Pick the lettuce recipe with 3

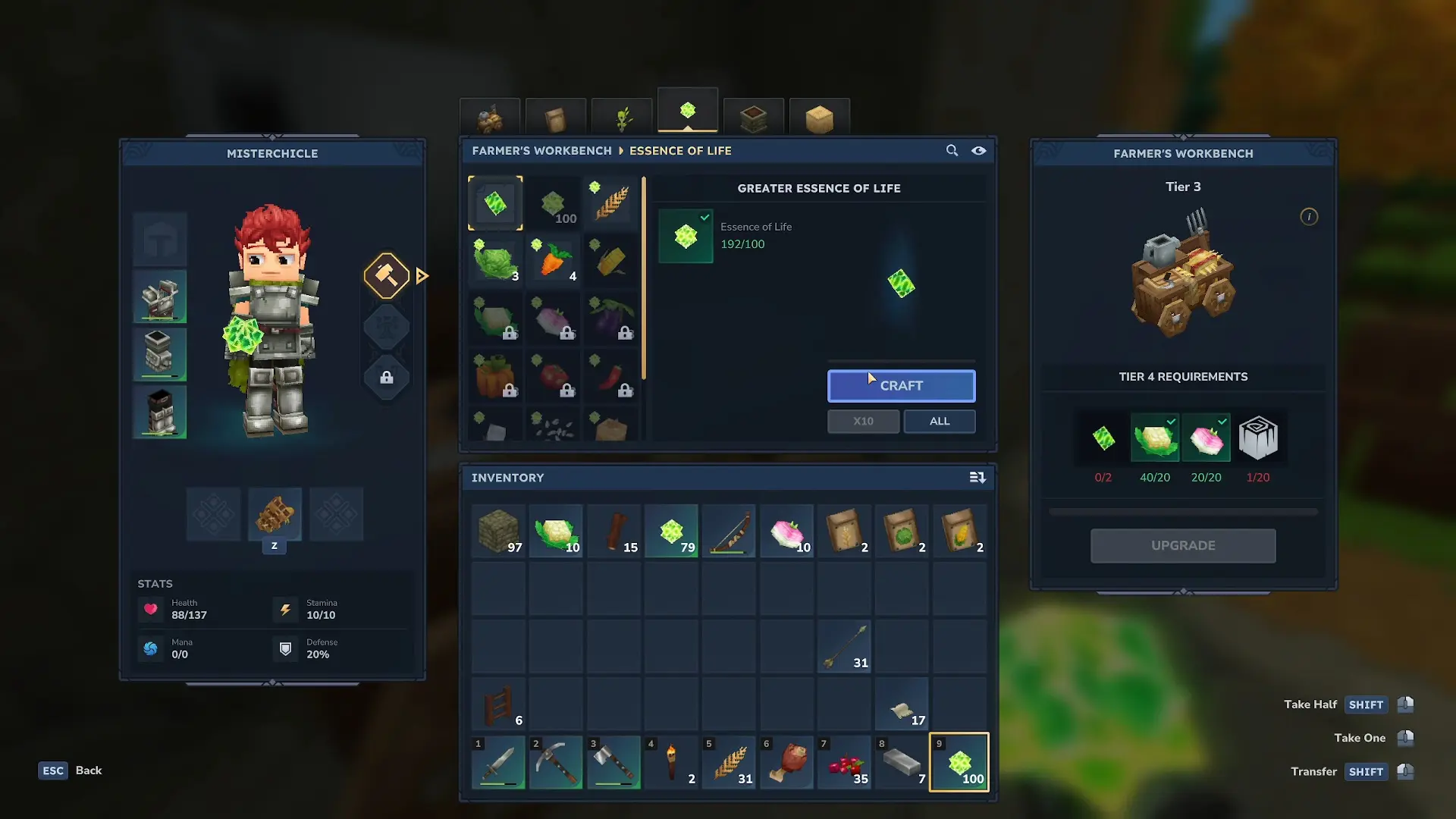(x=495, y=261)
